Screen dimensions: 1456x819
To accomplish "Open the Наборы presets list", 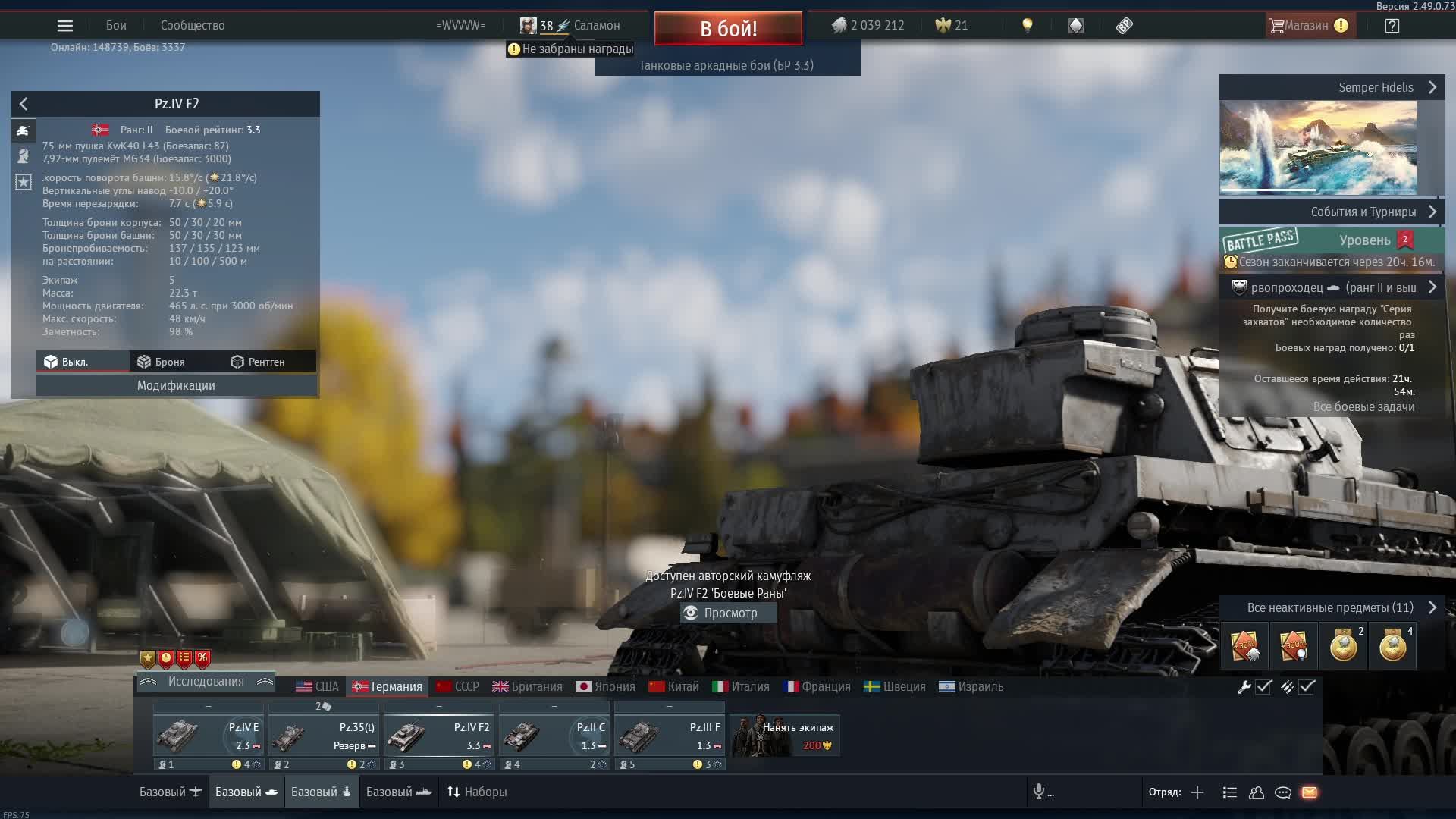I will click(477, 792).
